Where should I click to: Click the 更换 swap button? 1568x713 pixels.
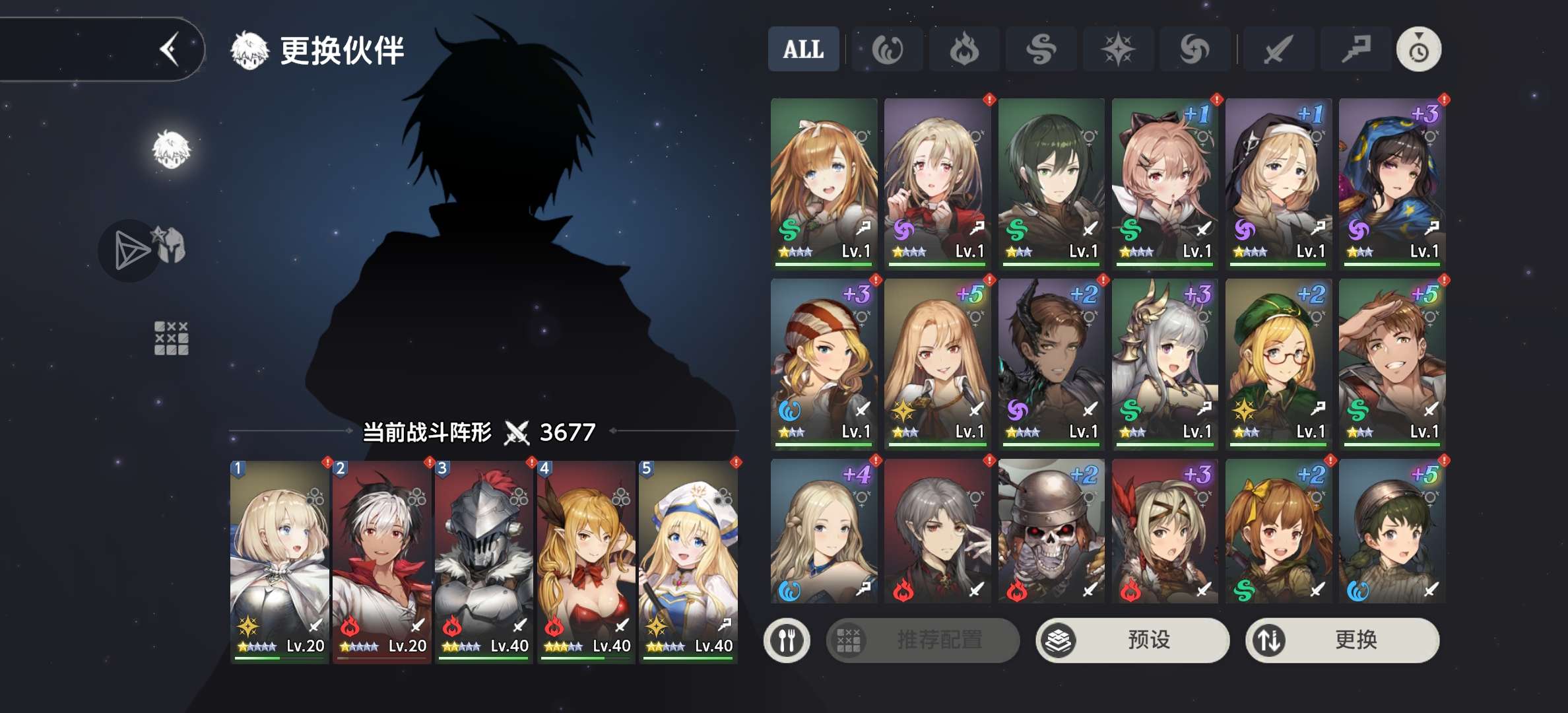click(x=1342, y=640)
